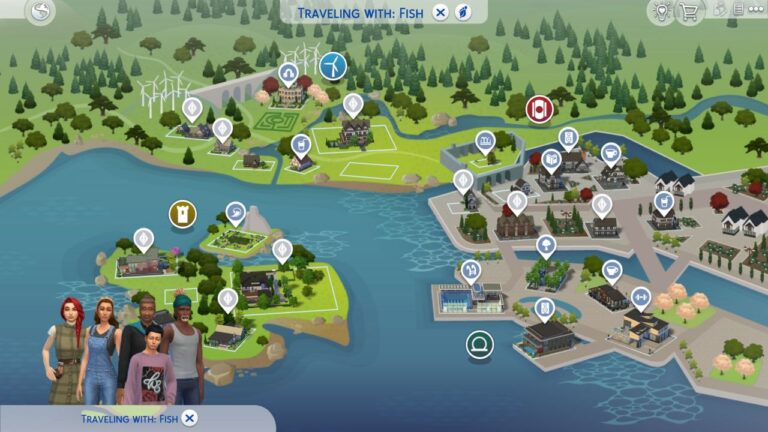Click the compass icon beside the top banner

tap(463, 12)
